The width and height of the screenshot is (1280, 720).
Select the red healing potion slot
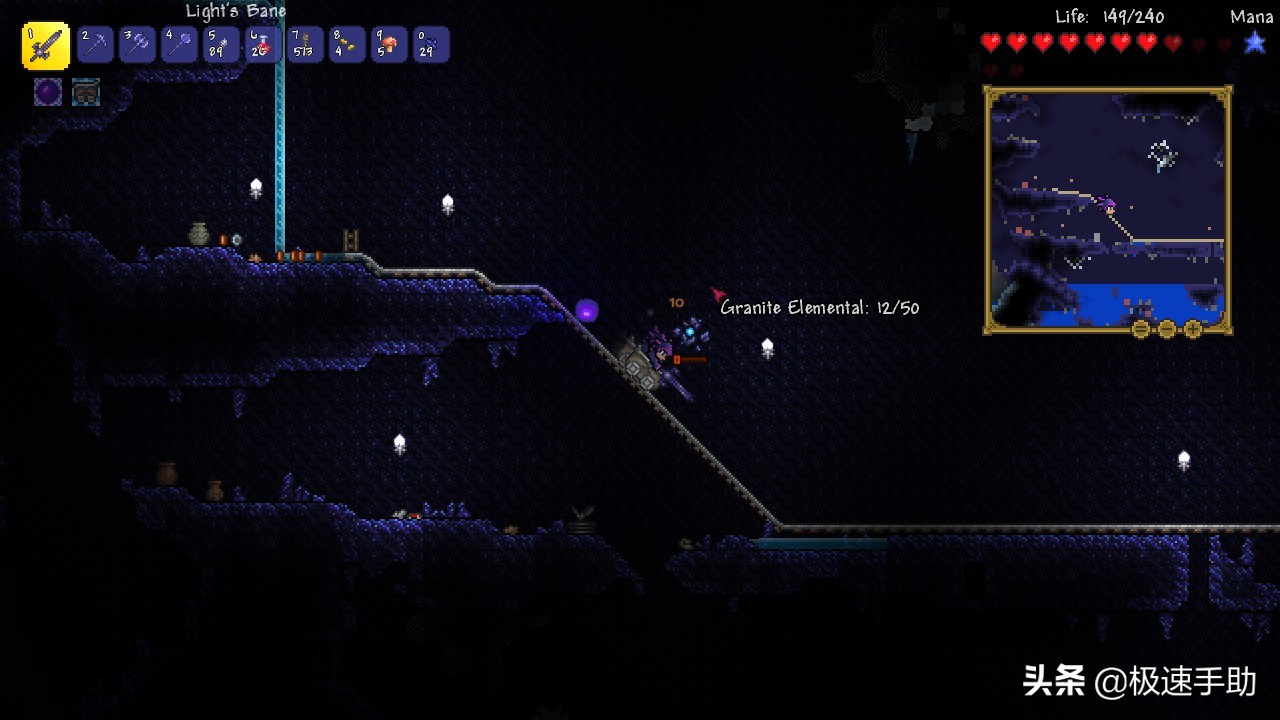(x=263, y=44)
